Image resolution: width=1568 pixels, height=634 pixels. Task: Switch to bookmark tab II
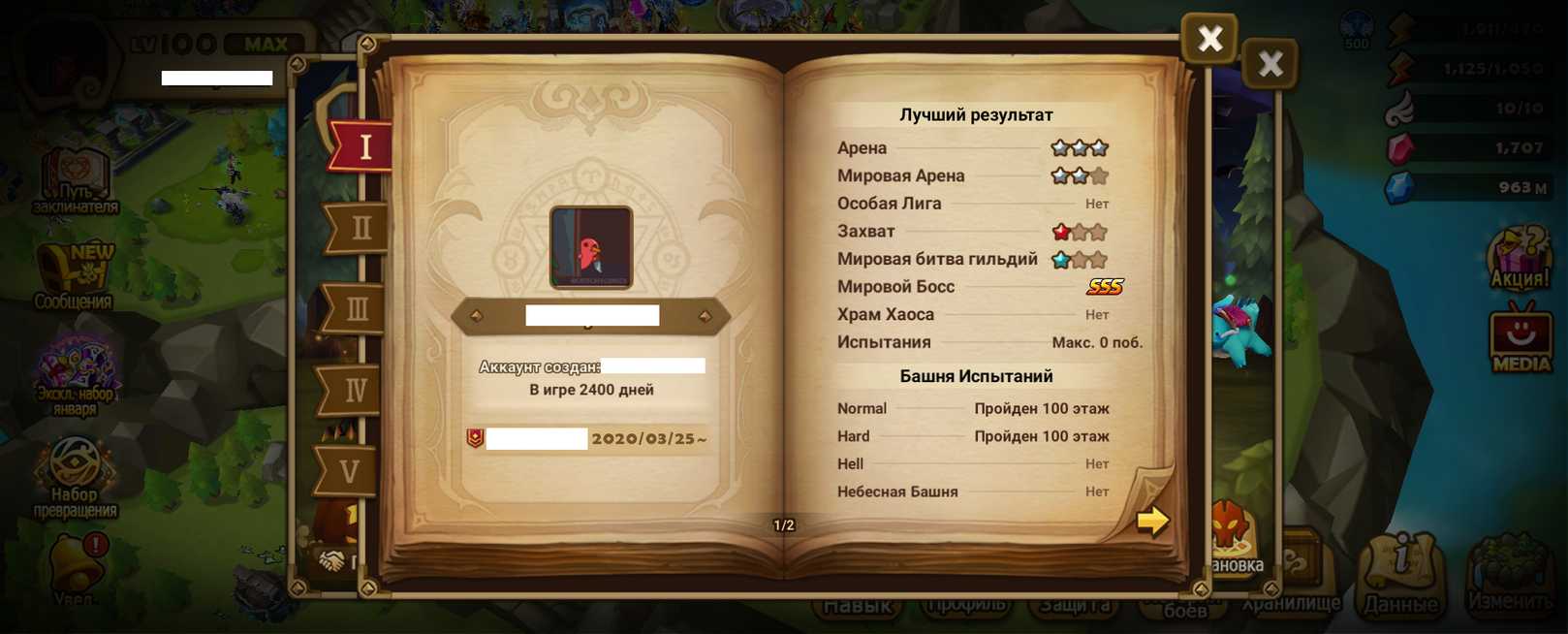tap(359, 229)
